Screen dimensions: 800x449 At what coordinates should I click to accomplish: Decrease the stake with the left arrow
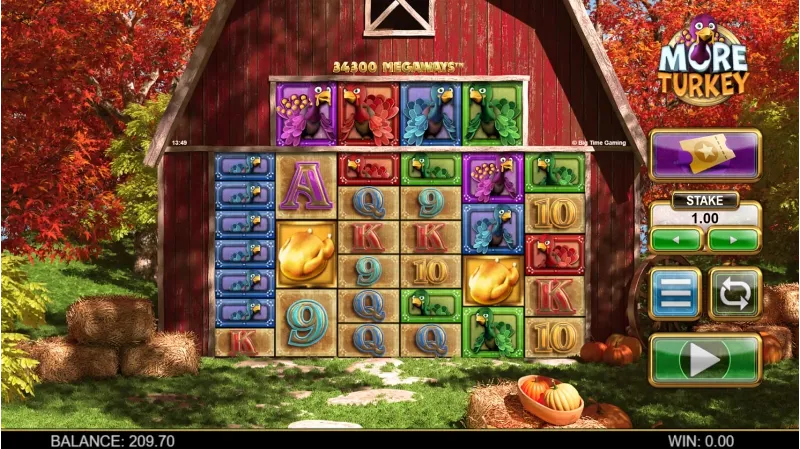point(676,240)
